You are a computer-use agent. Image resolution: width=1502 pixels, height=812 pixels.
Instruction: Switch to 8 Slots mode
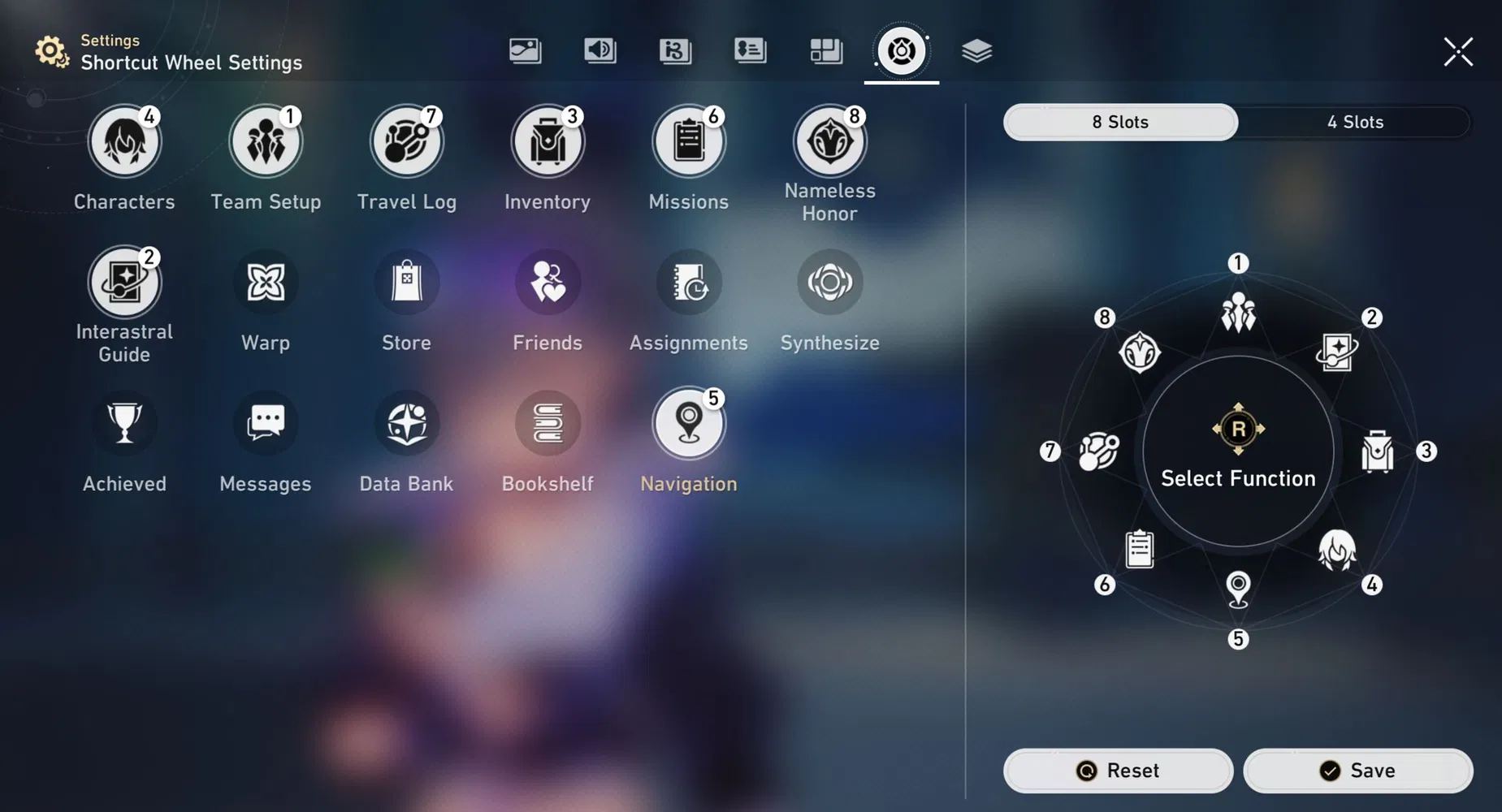pos(1120,122)
